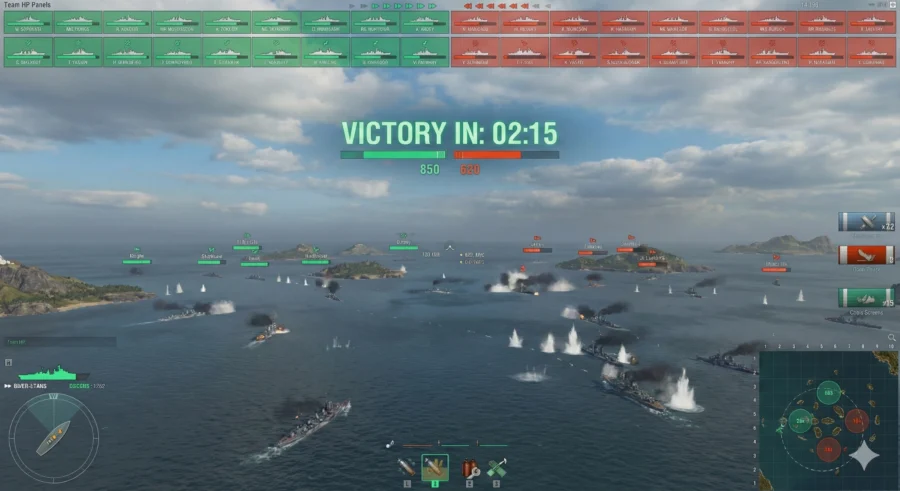Select the highlighted high-explosive shell slot
Image resolution: width=900 pixels, height=491 pixels.
435,467
